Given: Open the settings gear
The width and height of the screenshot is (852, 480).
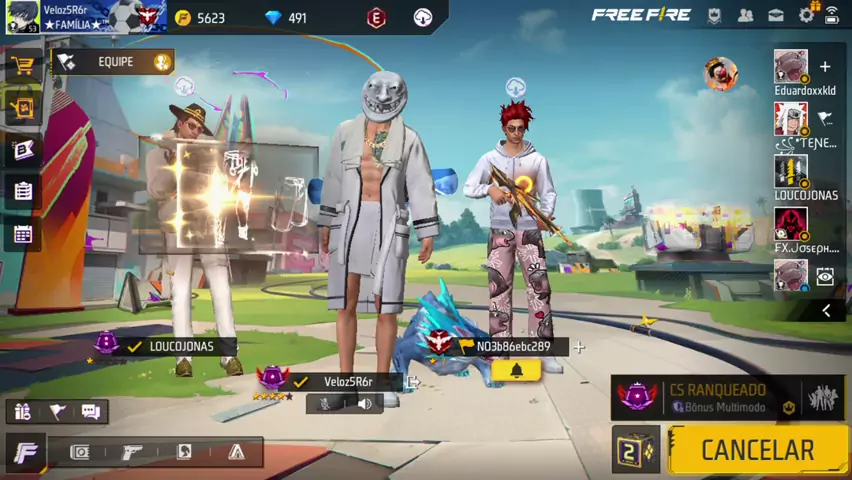Looking at the screenshot, I should [x=806, y=15].
